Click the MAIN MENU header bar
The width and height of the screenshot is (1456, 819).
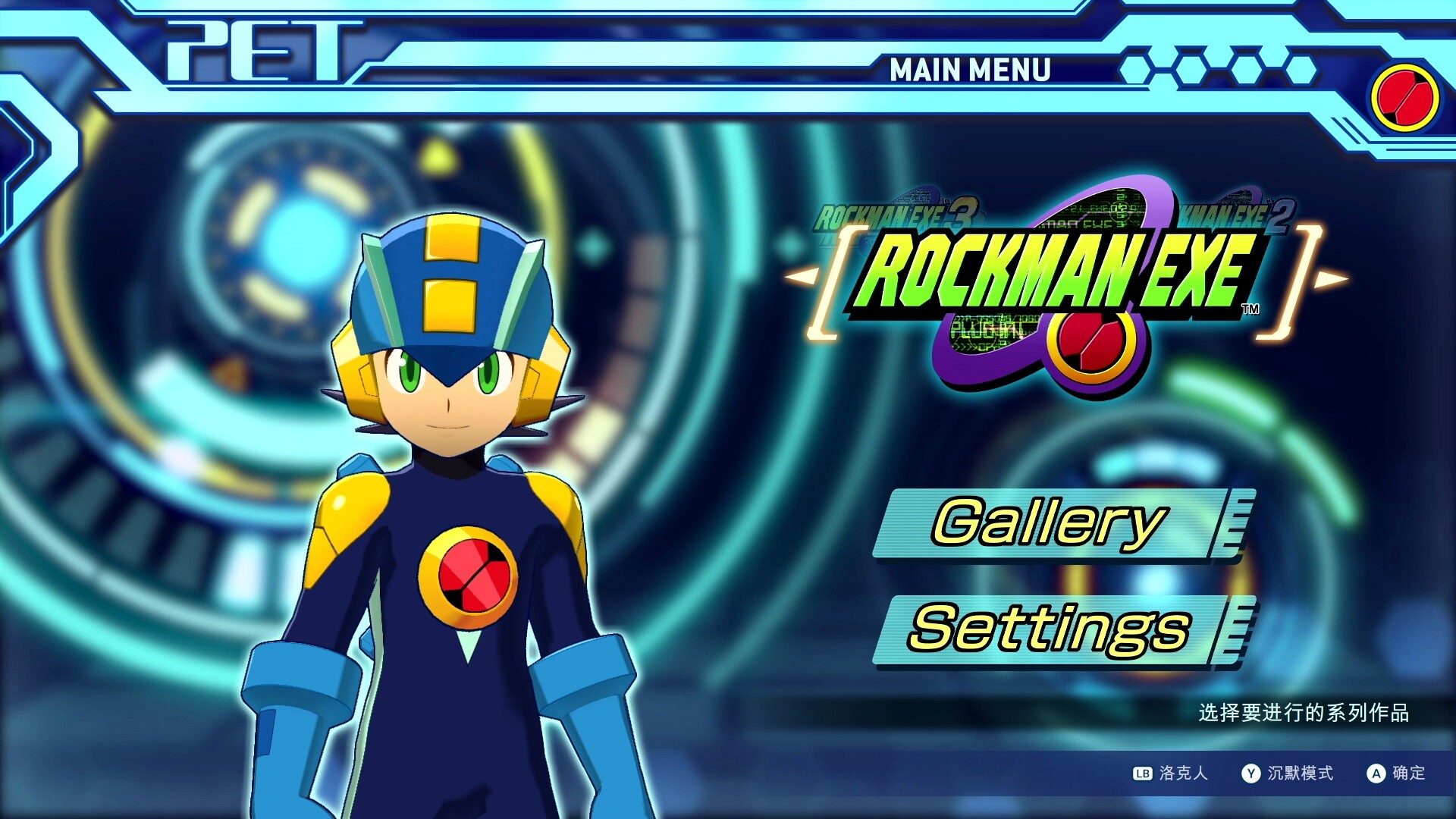pos(971,71)
